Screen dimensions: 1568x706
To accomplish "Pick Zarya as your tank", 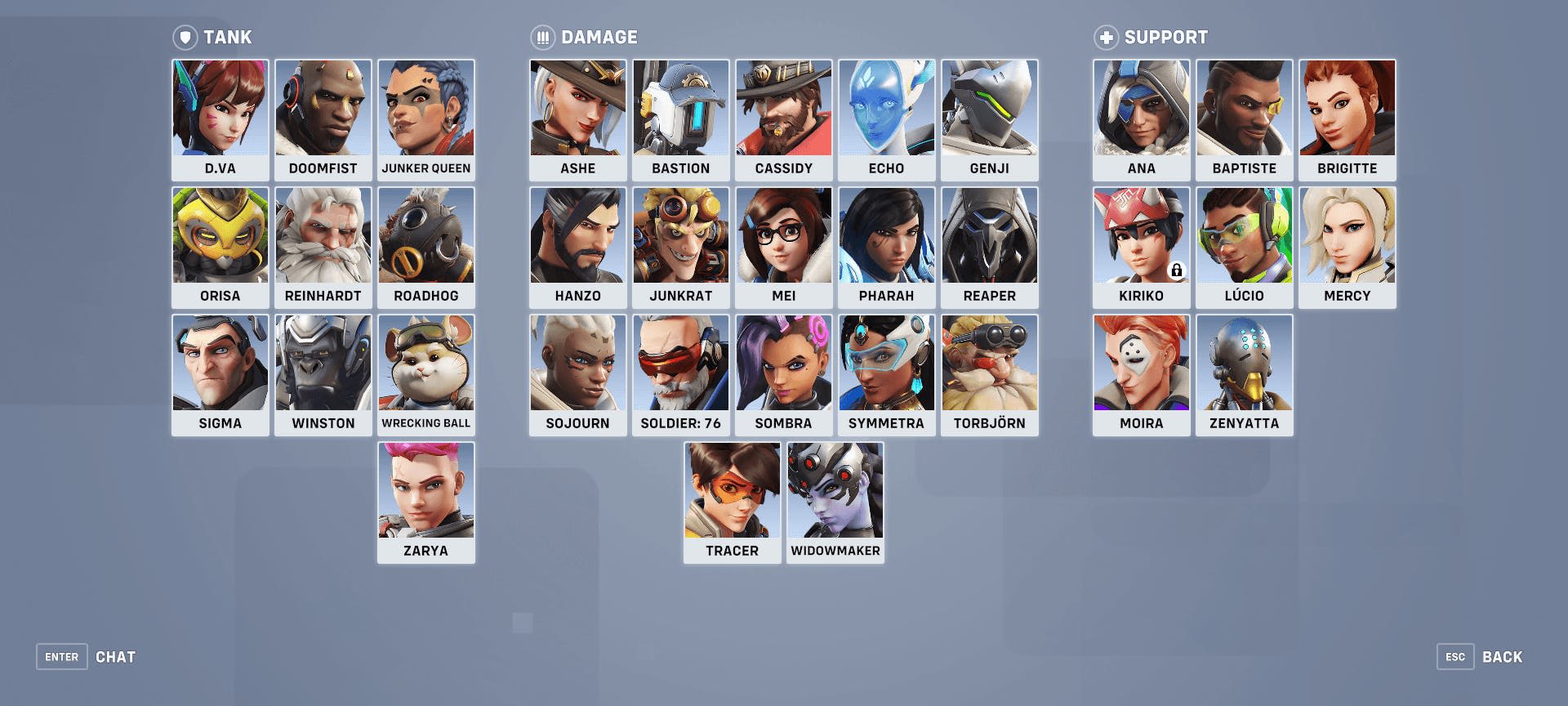I will tap(425, 489).
